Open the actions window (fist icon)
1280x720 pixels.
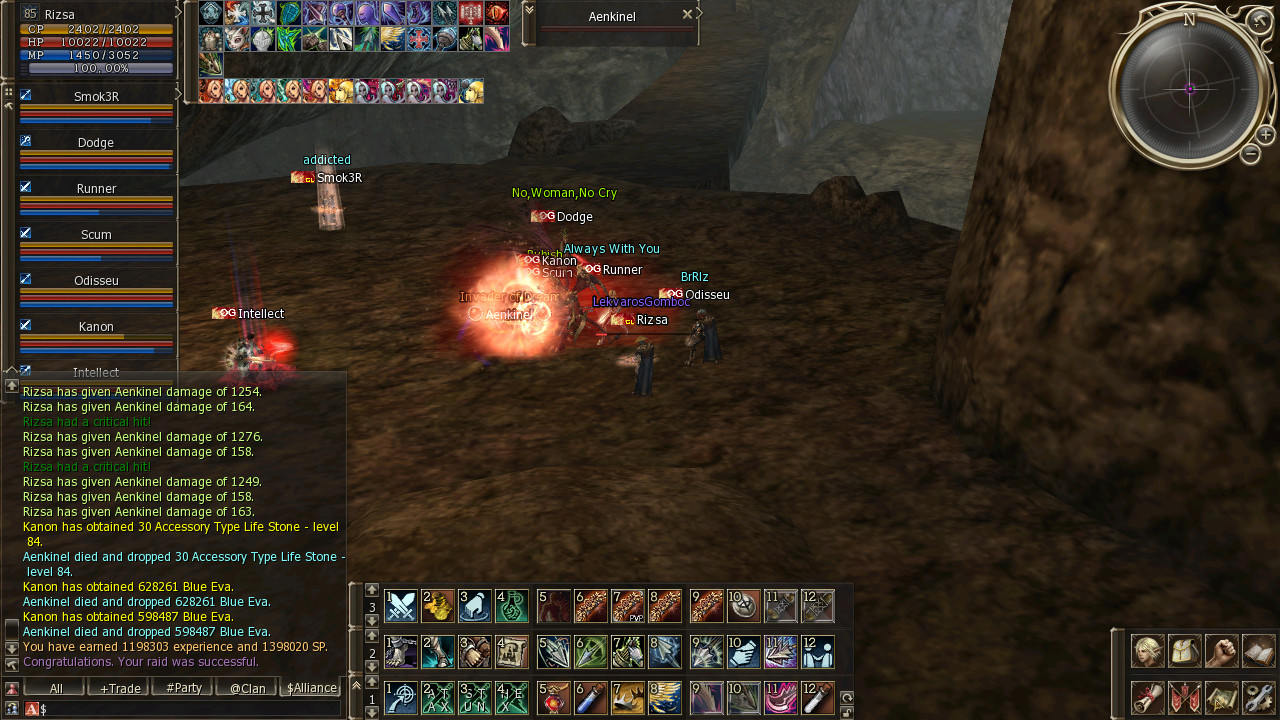click(1221, 651)
